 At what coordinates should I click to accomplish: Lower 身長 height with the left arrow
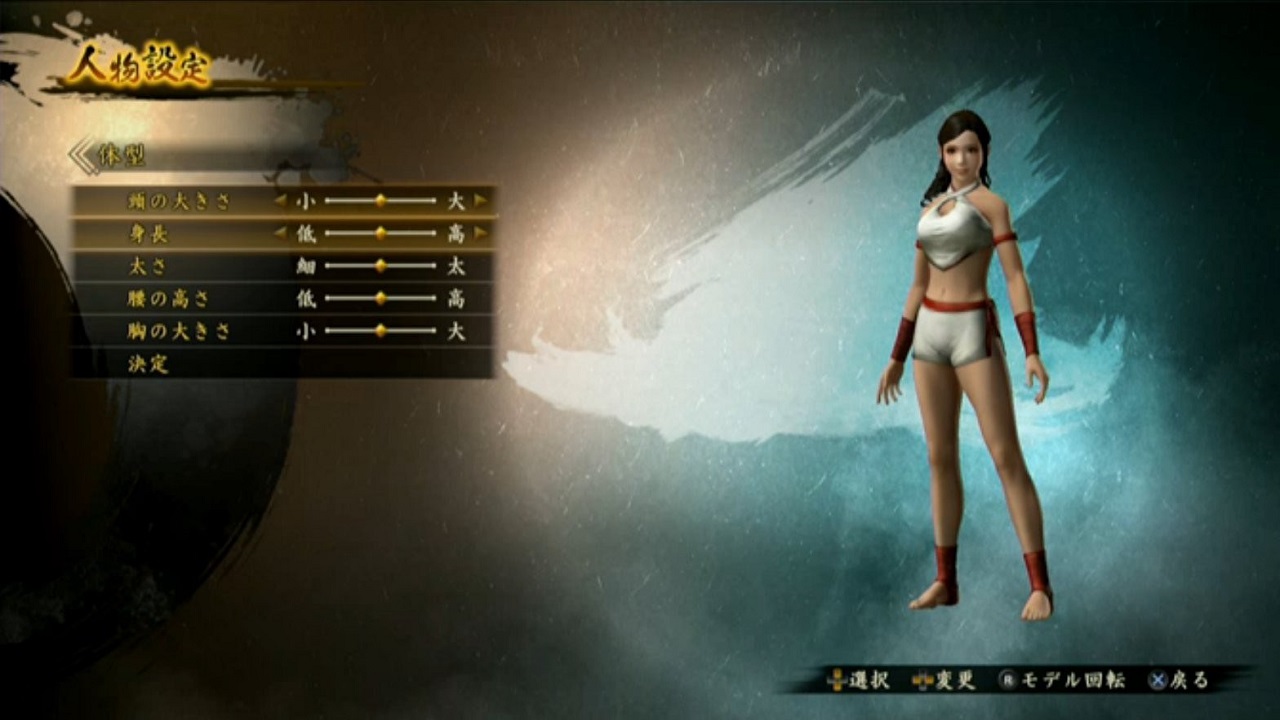coord(281,234)
